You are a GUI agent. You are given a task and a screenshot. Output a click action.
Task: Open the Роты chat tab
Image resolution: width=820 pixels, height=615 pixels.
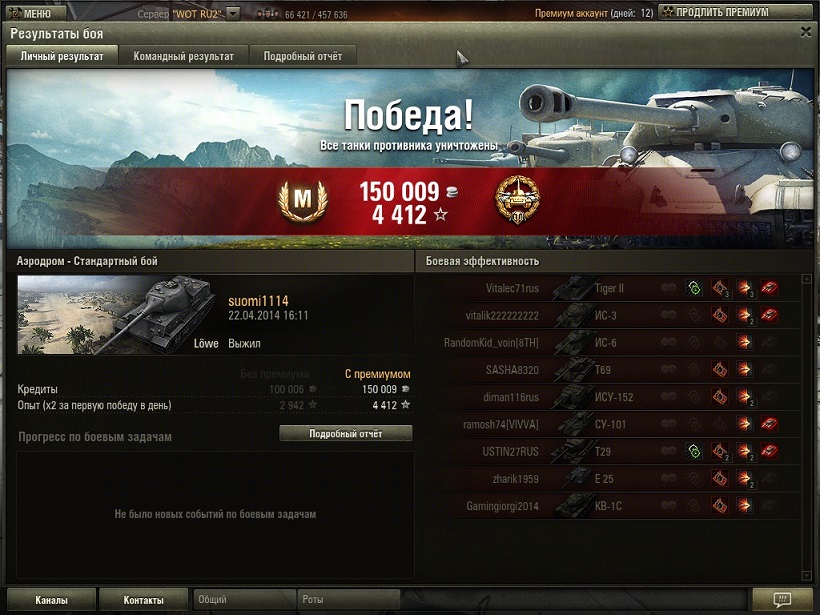(349, 600)
